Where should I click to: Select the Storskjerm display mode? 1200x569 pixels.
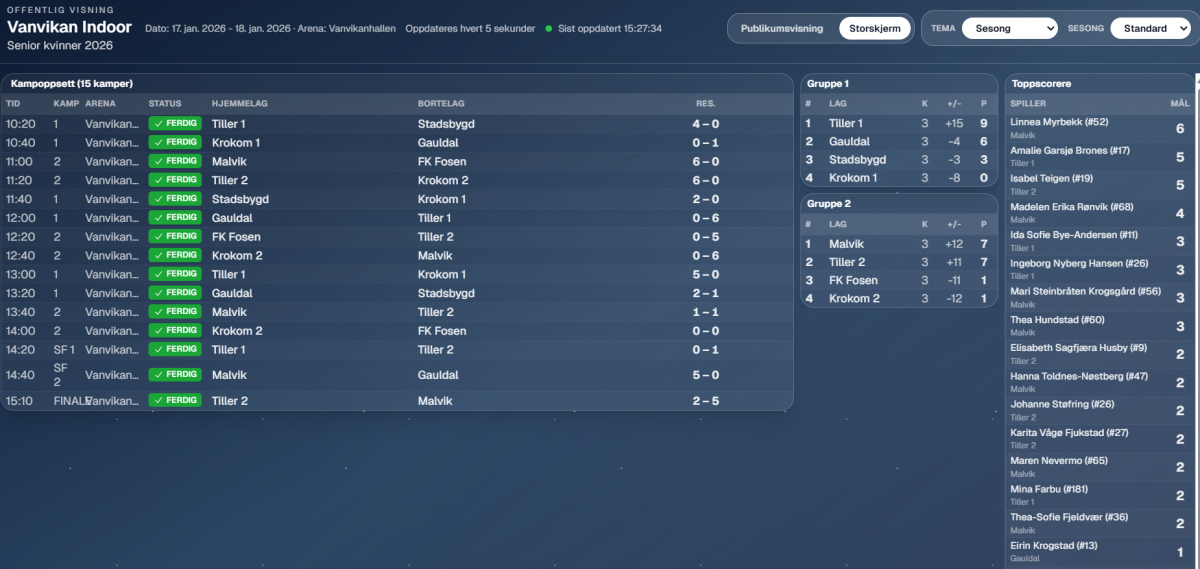(x=874, y=29)
